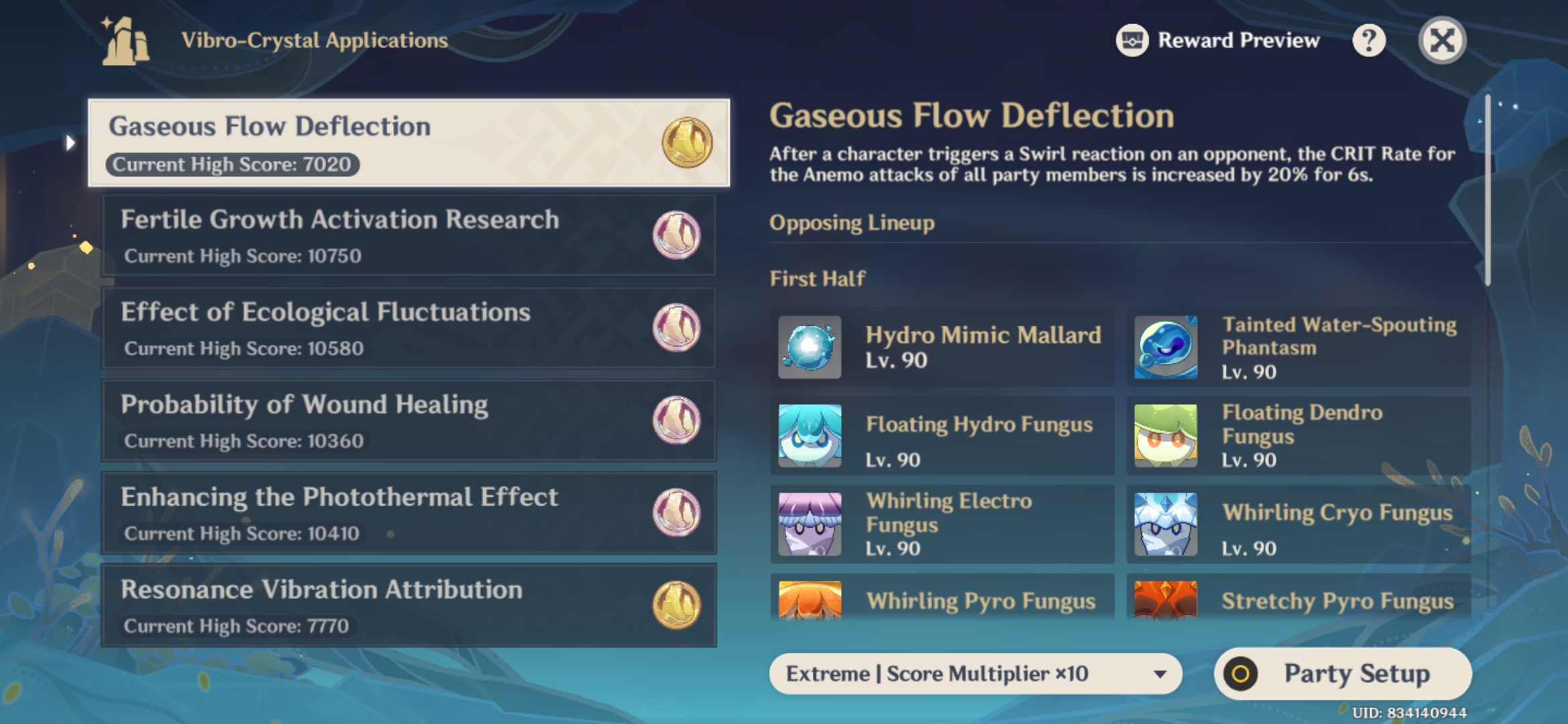Open Reward Preview via chest icon
The image size is (1568, 724).
coord(1132,40)
